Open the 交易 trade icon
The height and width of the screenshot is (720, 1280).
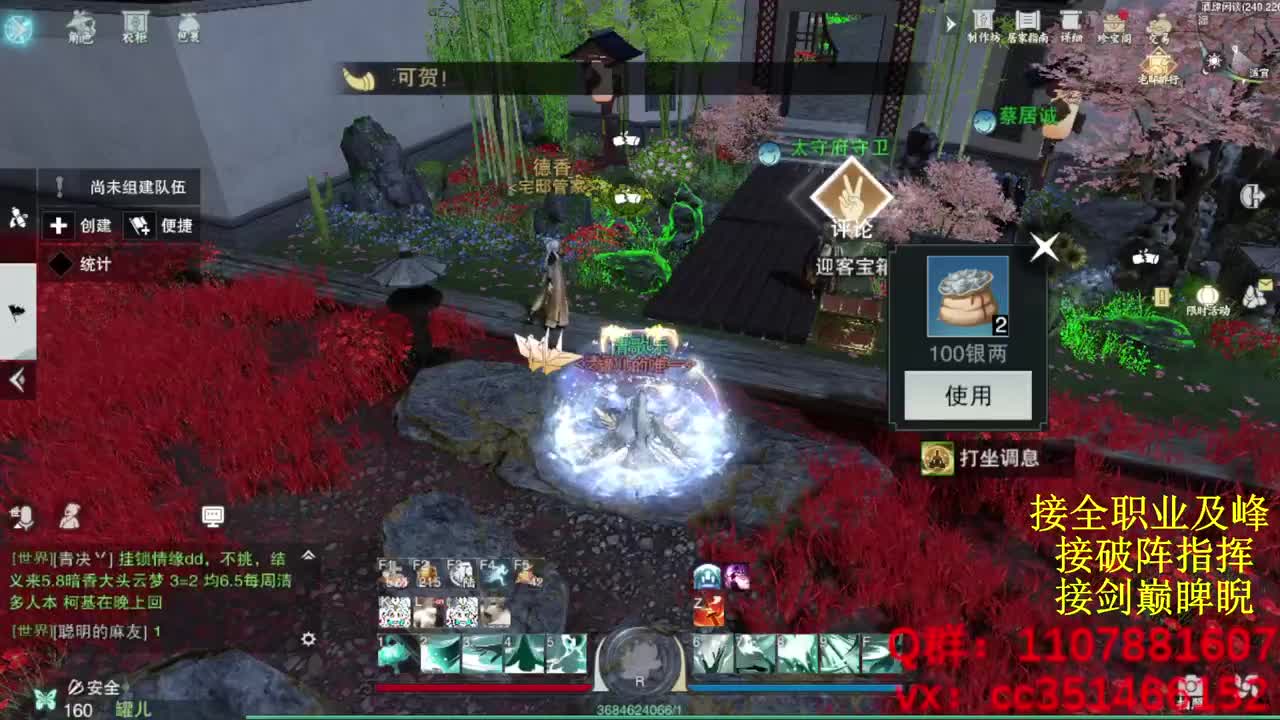click(x=1159, y=24)
